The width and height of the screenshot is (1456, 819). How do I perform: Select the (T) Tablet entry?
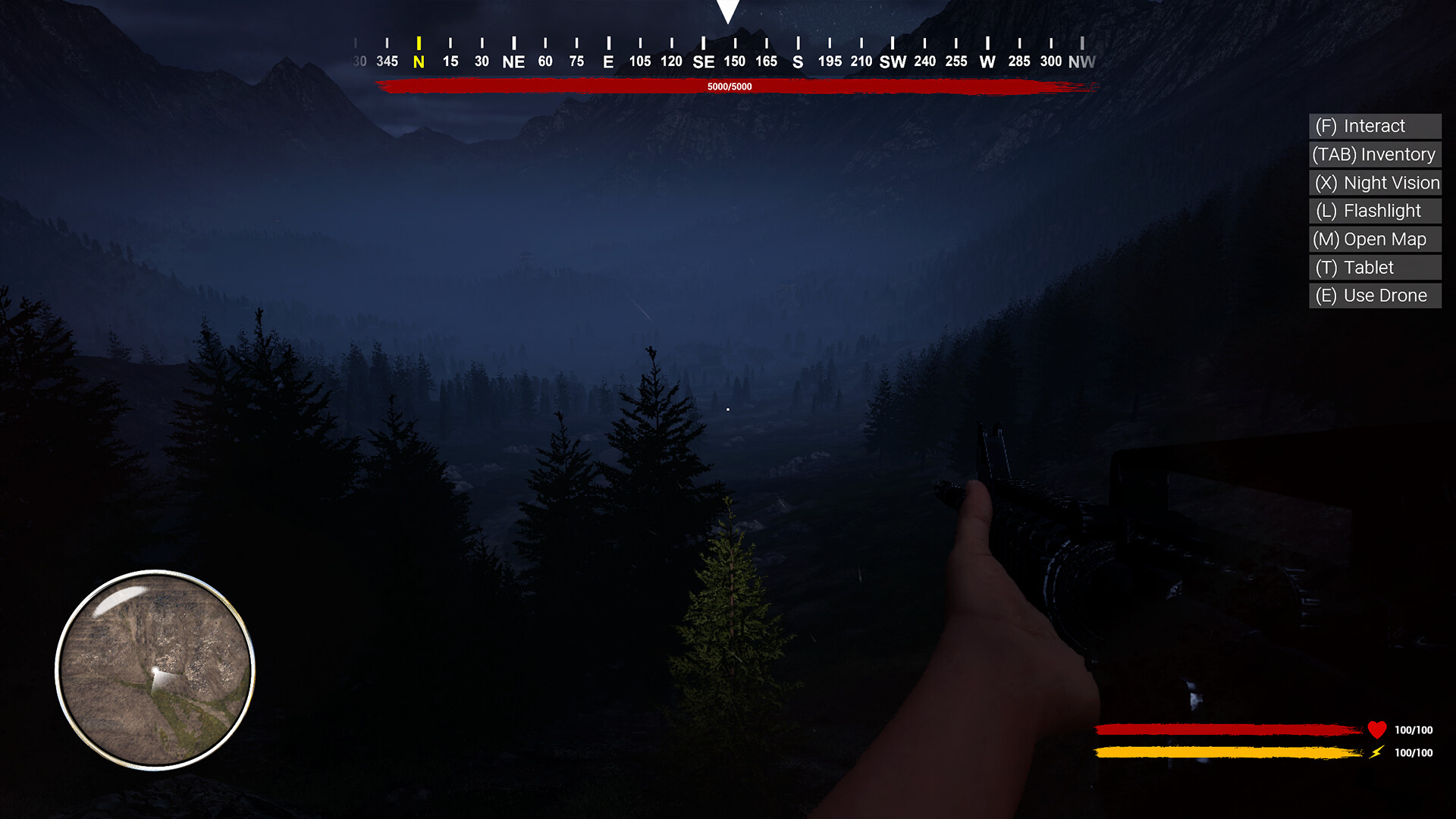pyautogui.click(x=1356, y=267)
